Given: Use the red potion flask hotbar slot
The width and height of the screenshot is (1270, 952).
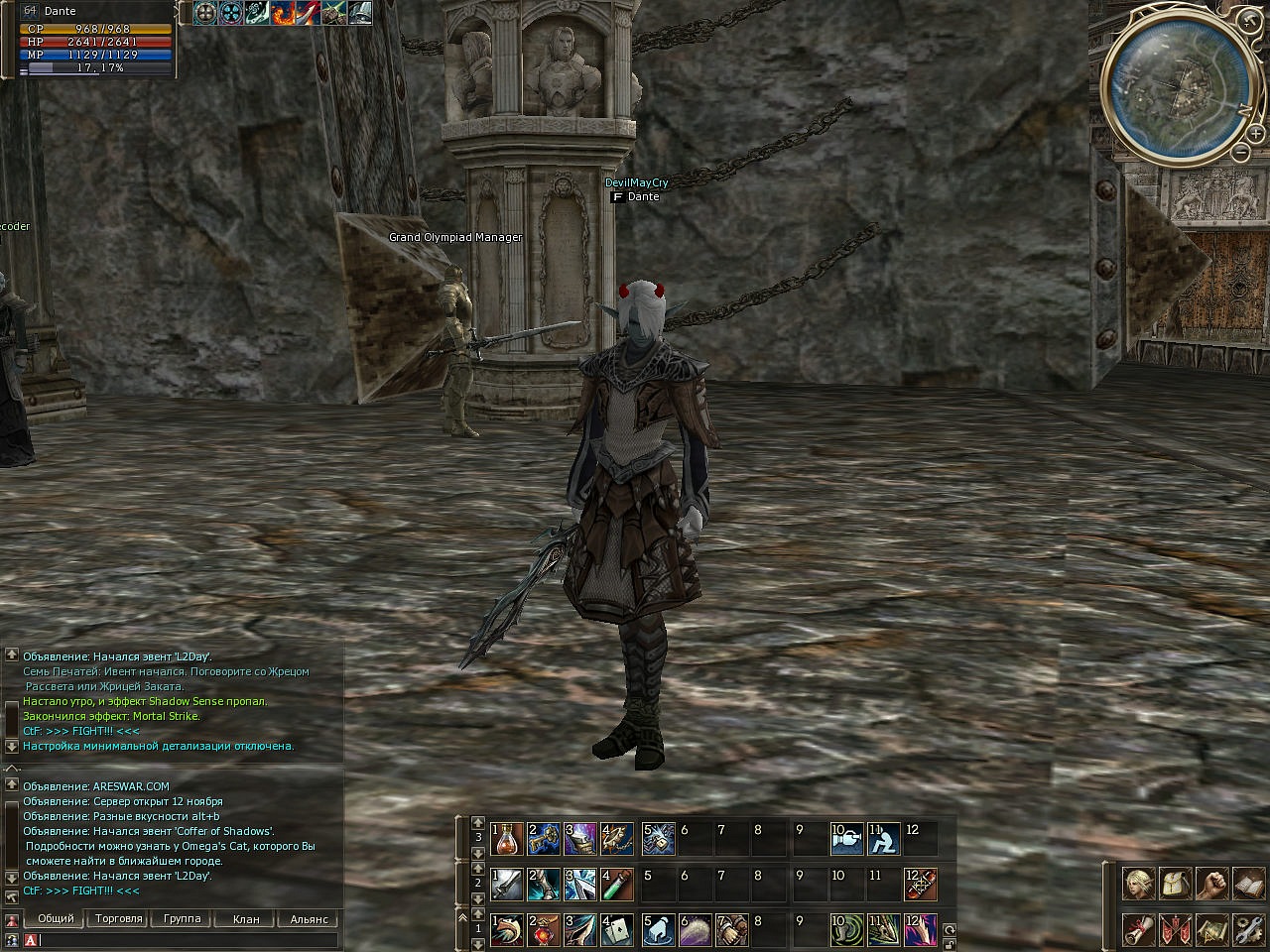Looking at the screenshot, I should point(508,840).
